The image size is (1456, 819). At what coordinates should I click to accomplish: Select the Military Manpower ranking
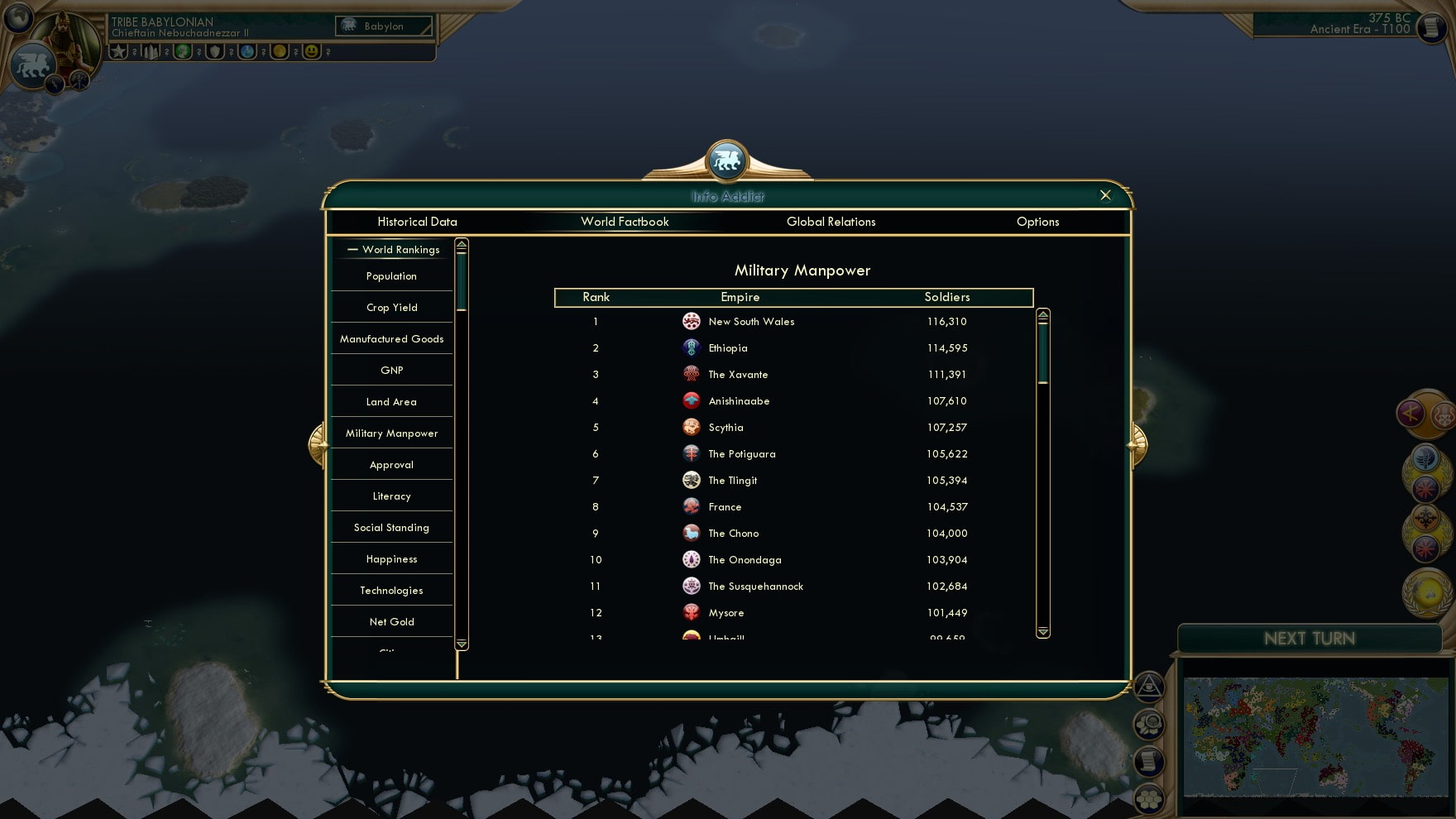pyautogui.click(x=390, y=433)
